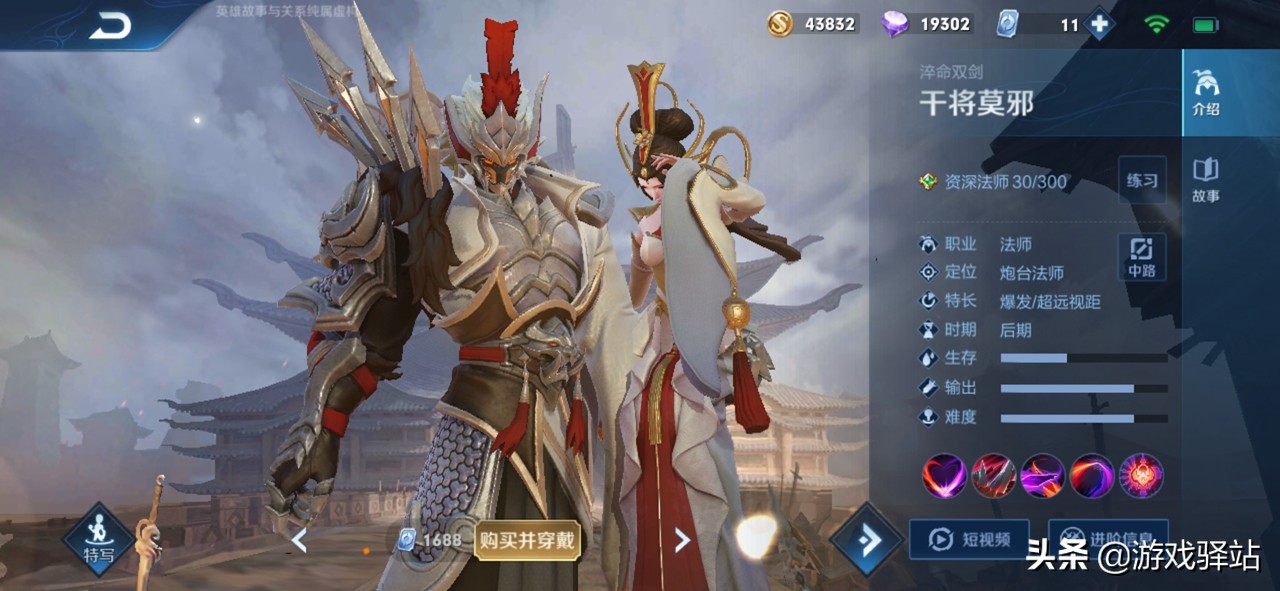Show the previous skin with left arrow
This screenshot has height=591, width=1280.
pyautogui.click(x=298, y=540)
